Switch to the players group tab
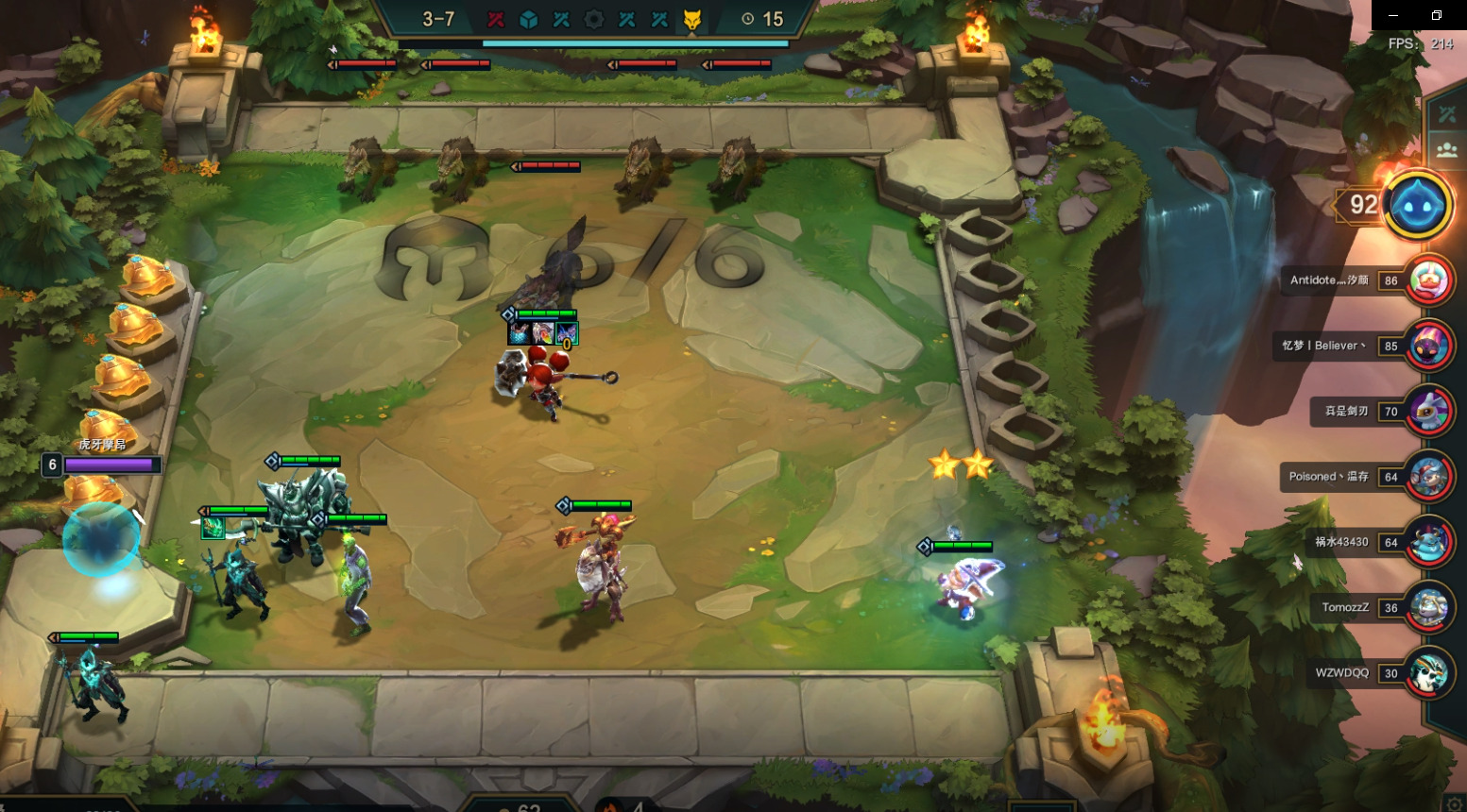Image resolution: width=1467 pixels, height=812 pixels. point(1447,149)
